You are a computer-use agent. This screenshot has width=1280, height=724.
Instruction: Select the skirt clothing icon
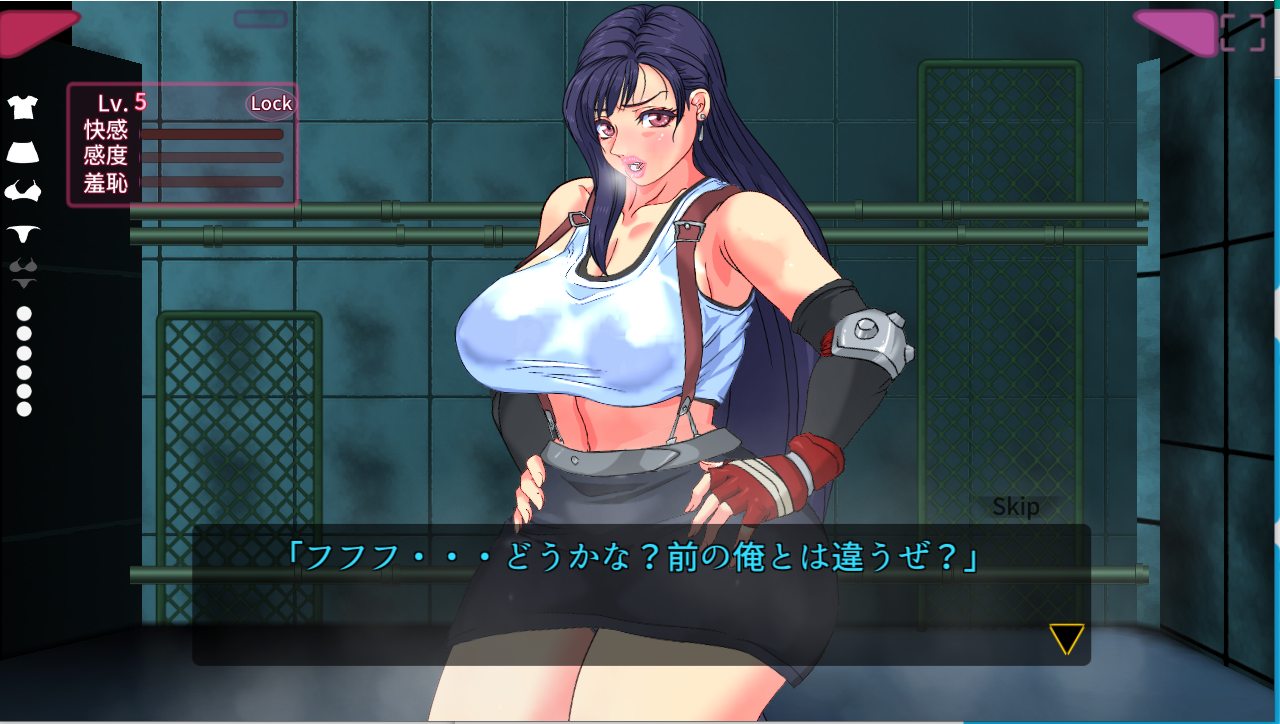23,151
